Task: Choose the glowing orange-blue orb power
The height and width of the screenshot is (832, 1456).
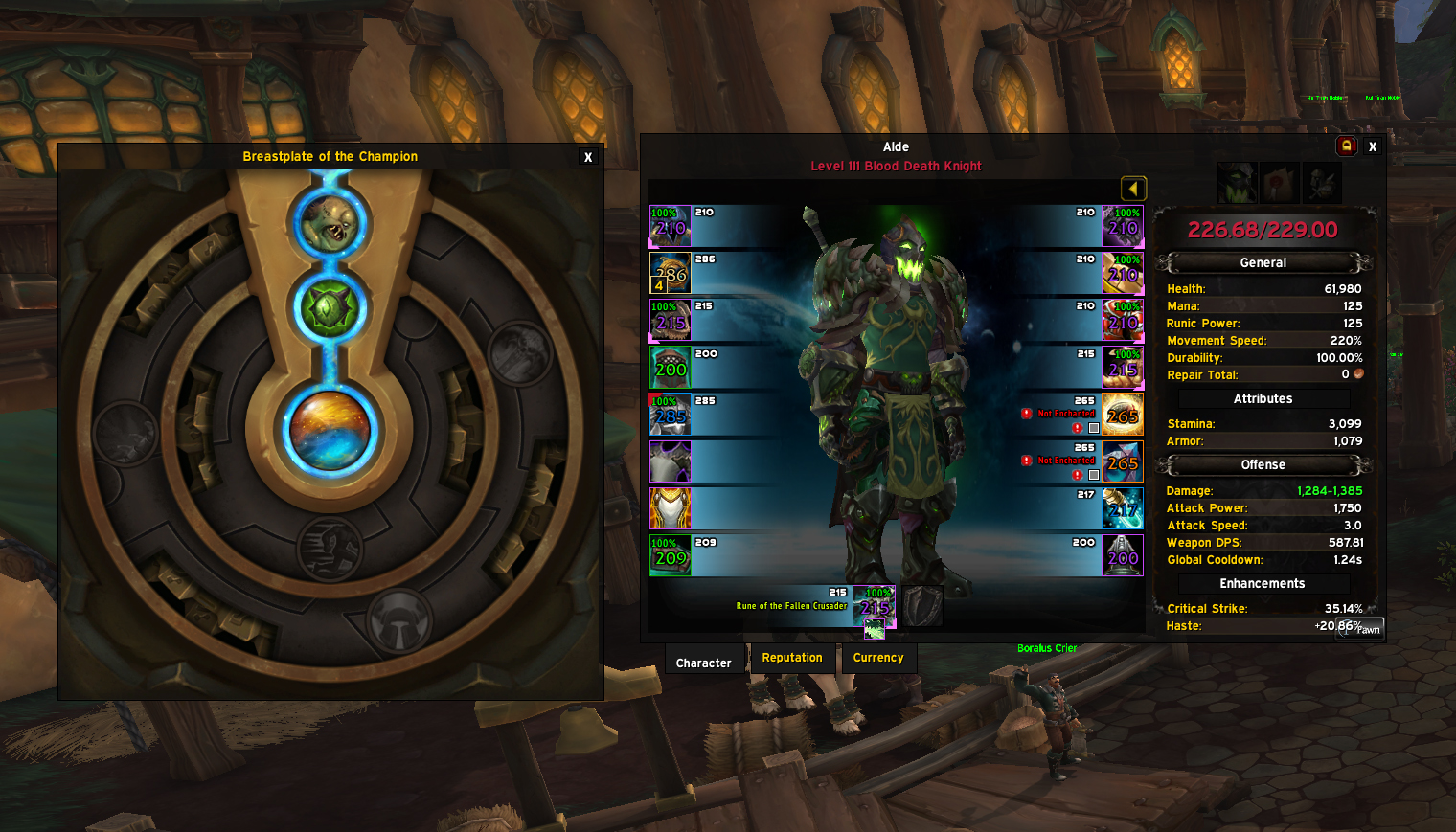Action: pyautogui.click(x=330, y=430)
